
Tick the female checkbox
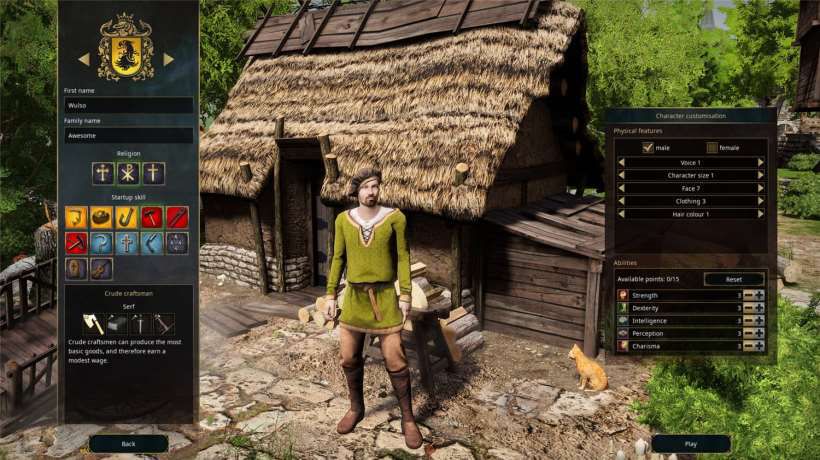[712, 148]
